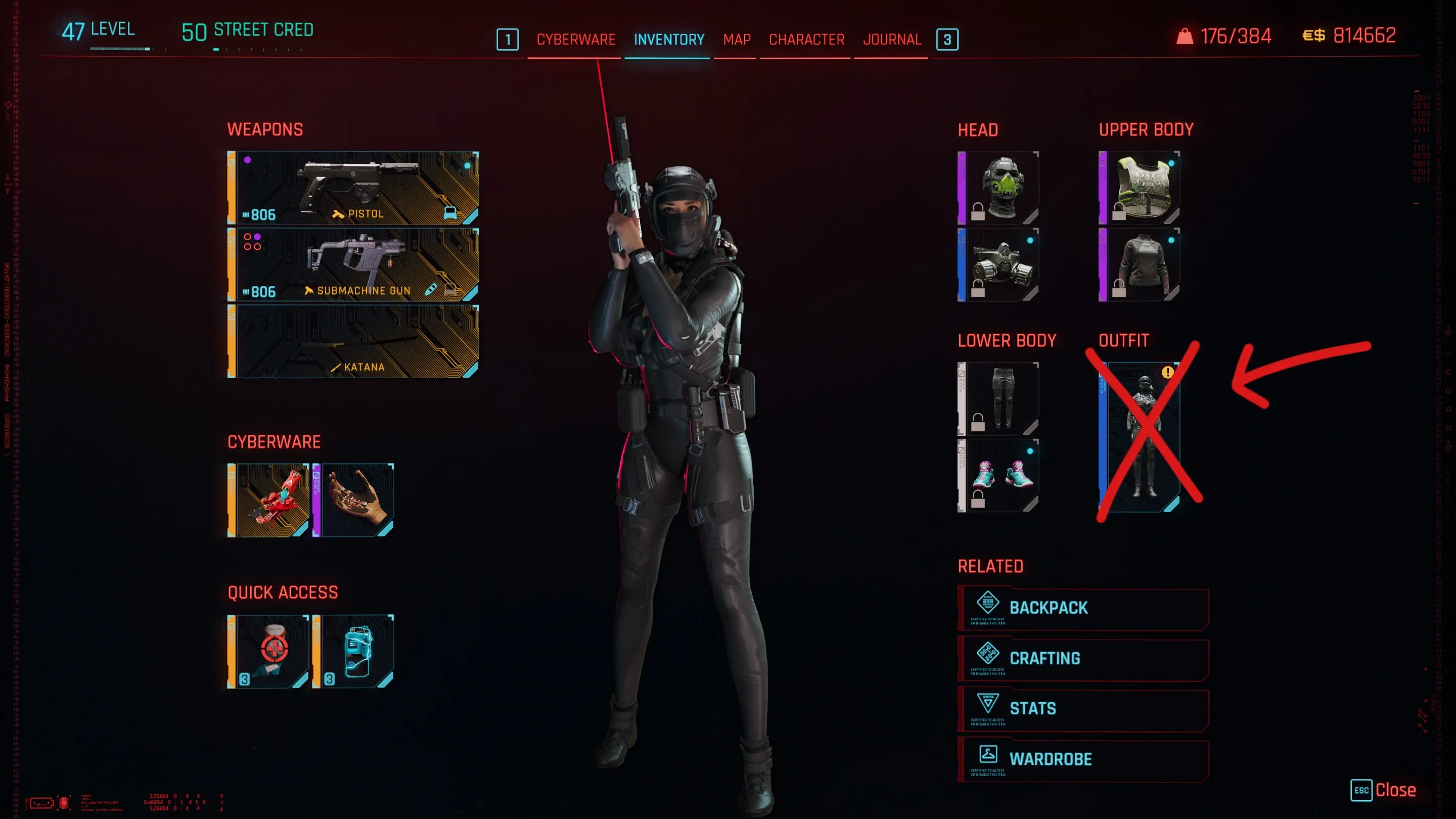Select the pants lower body slot
This screenshot has width=1456, height=819.
coord(999,398)
